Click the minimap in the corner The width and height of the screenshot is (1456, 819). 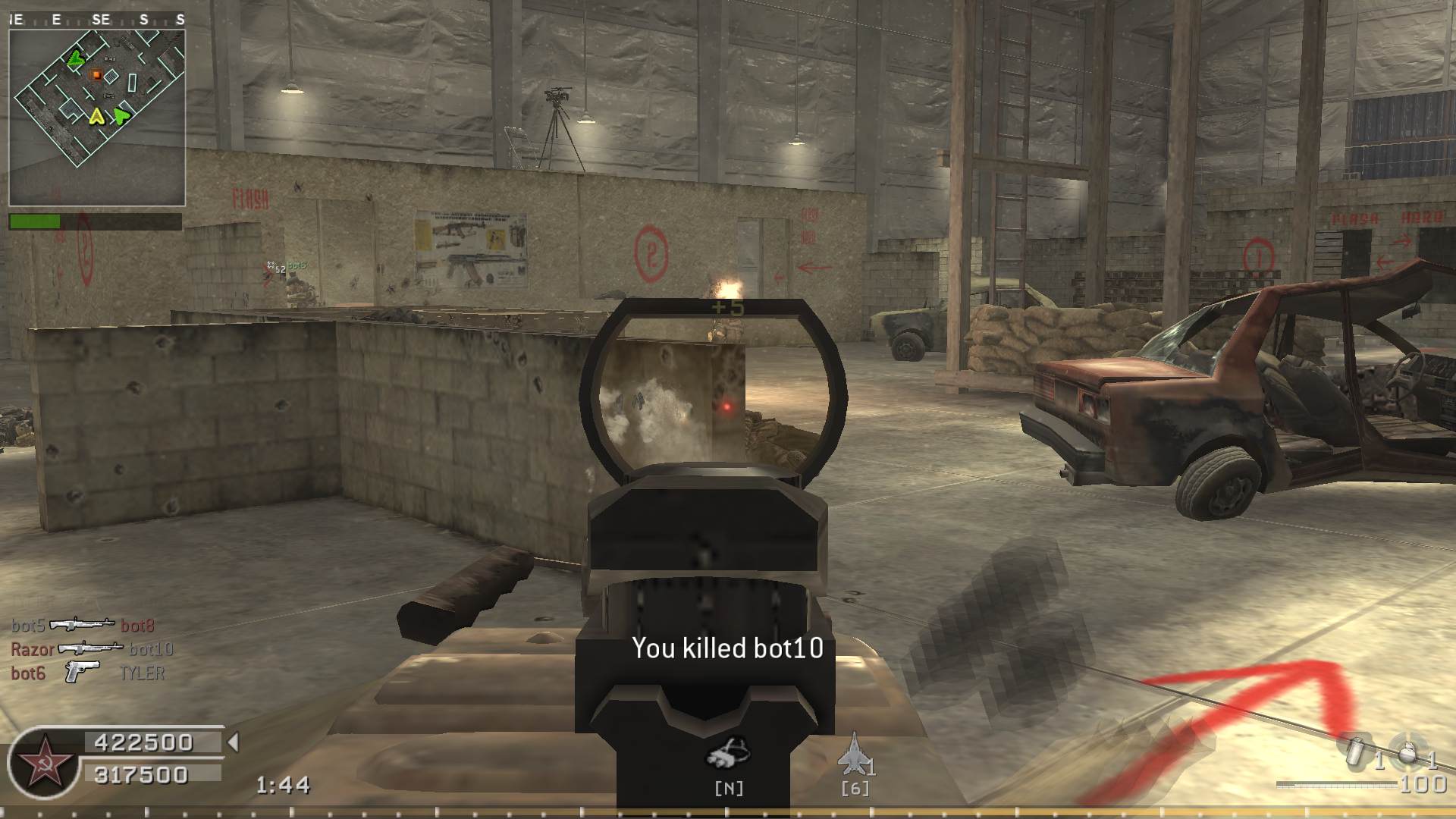(x=97, y=117)
